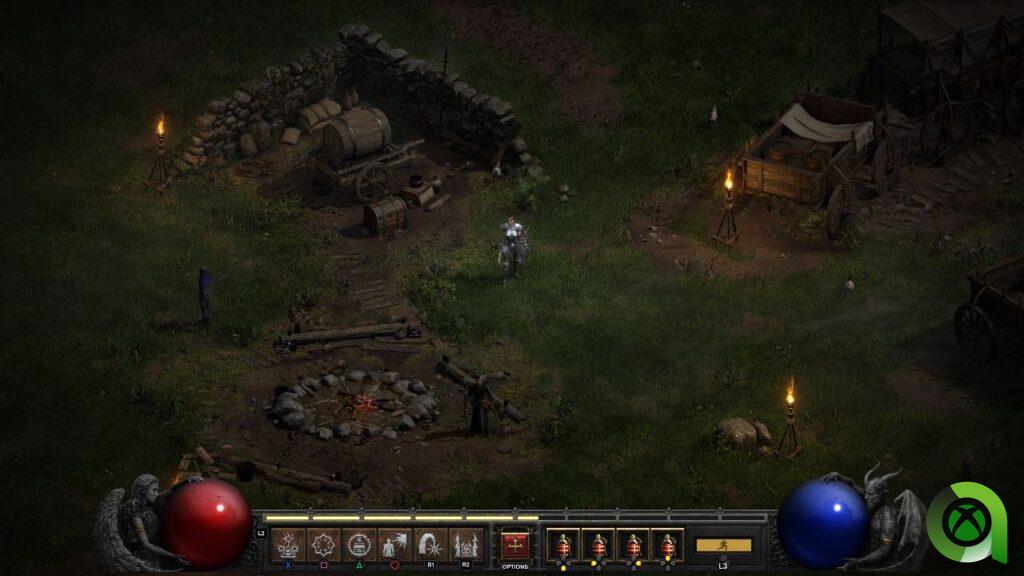Activate the figure with starburst attack skill
This screenshot has width=1024, height=576.
[x=395, y=545]
